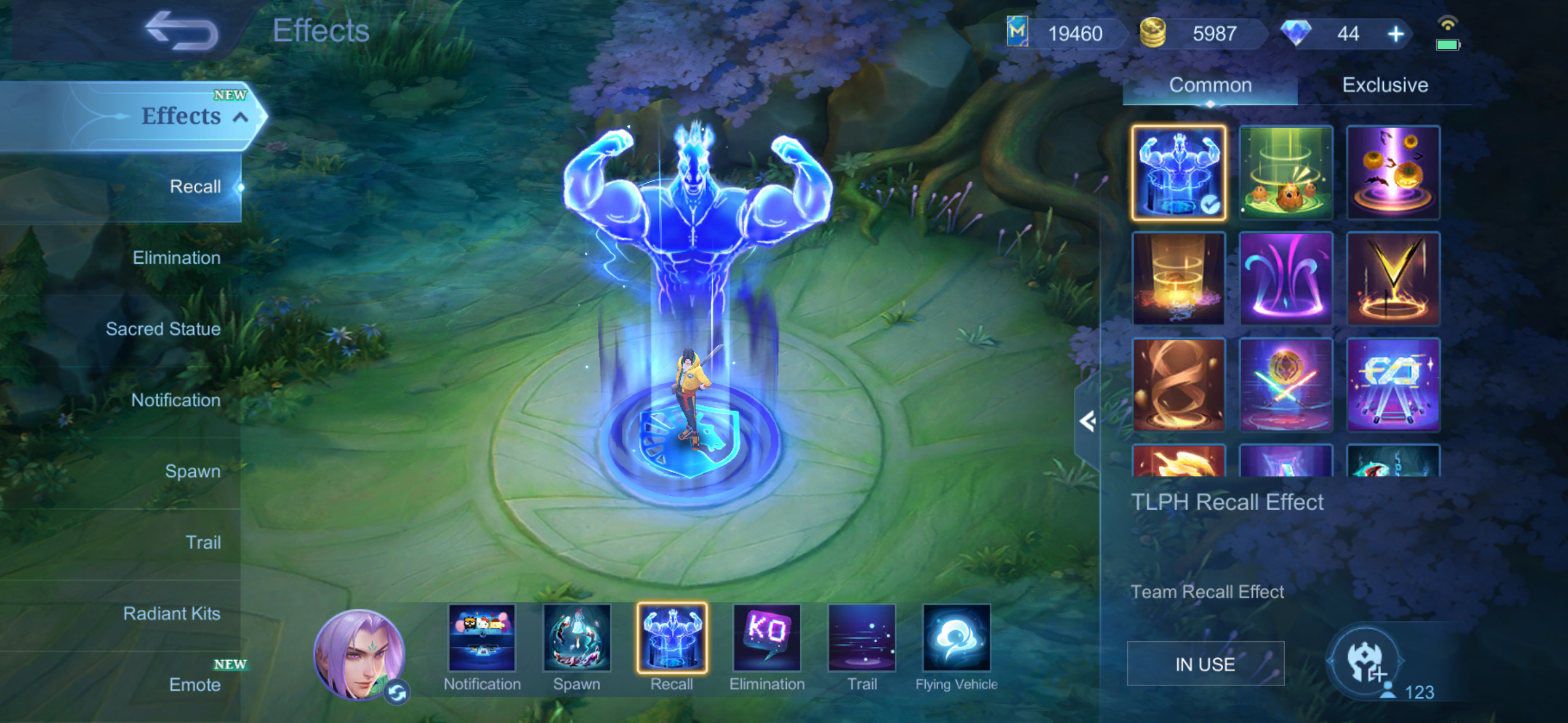1568x723 pixels.
Task: Select the blue muscular horse recall effect
Action: click(1178, 173)
